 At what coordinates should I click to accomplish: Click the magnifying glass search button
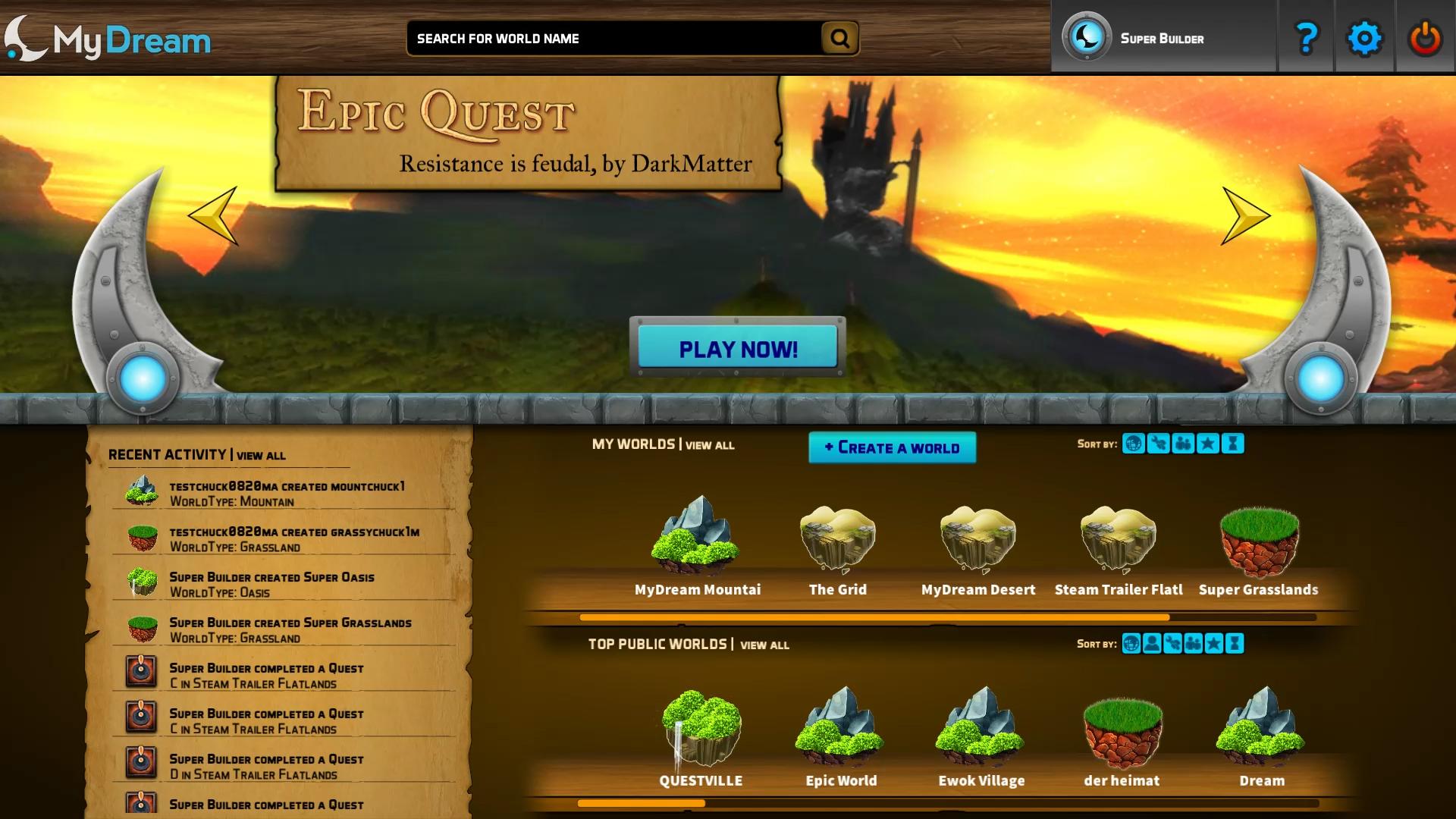[839, 38]
